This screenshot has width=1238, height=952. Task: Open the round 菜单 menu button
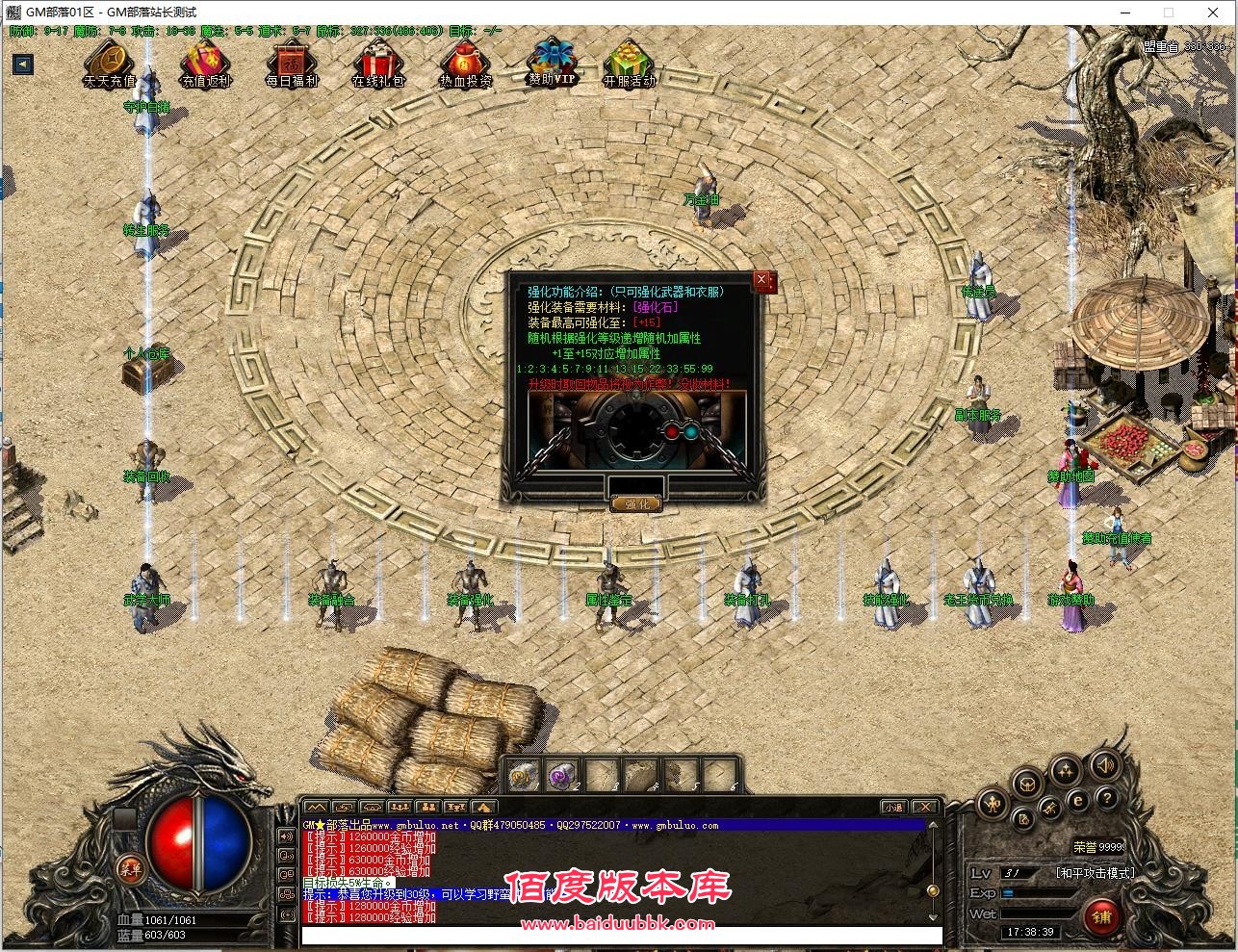click(131, 867)
